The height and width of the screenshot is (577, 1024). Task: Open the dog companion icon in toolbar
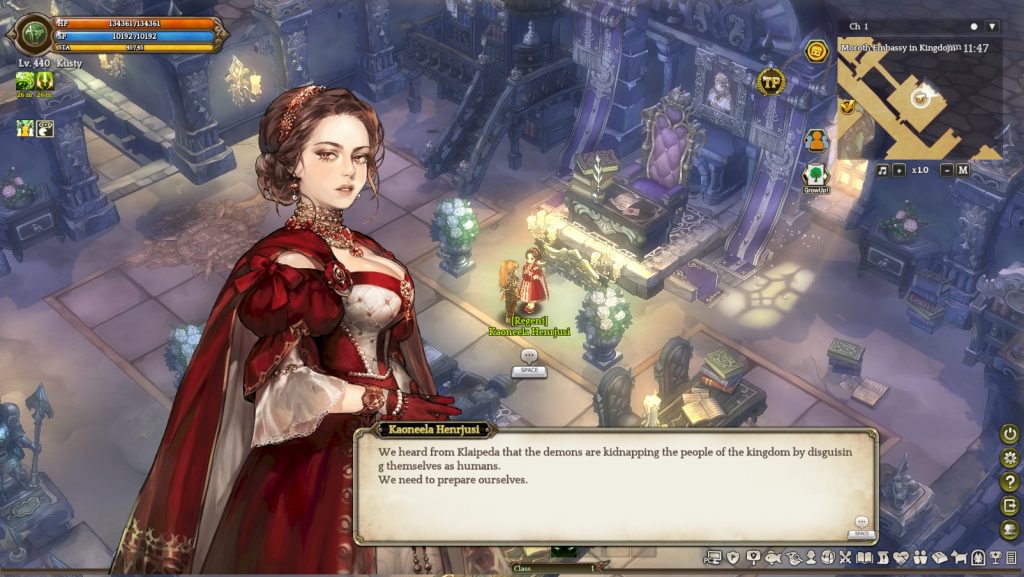coord(961,557)
